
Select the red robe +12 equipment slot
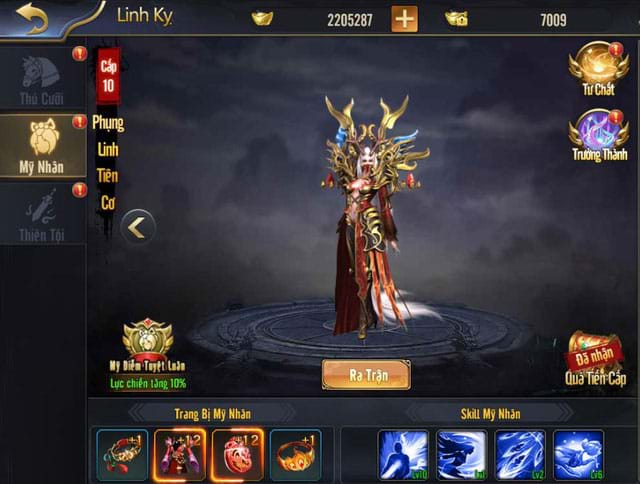point(180,455)
